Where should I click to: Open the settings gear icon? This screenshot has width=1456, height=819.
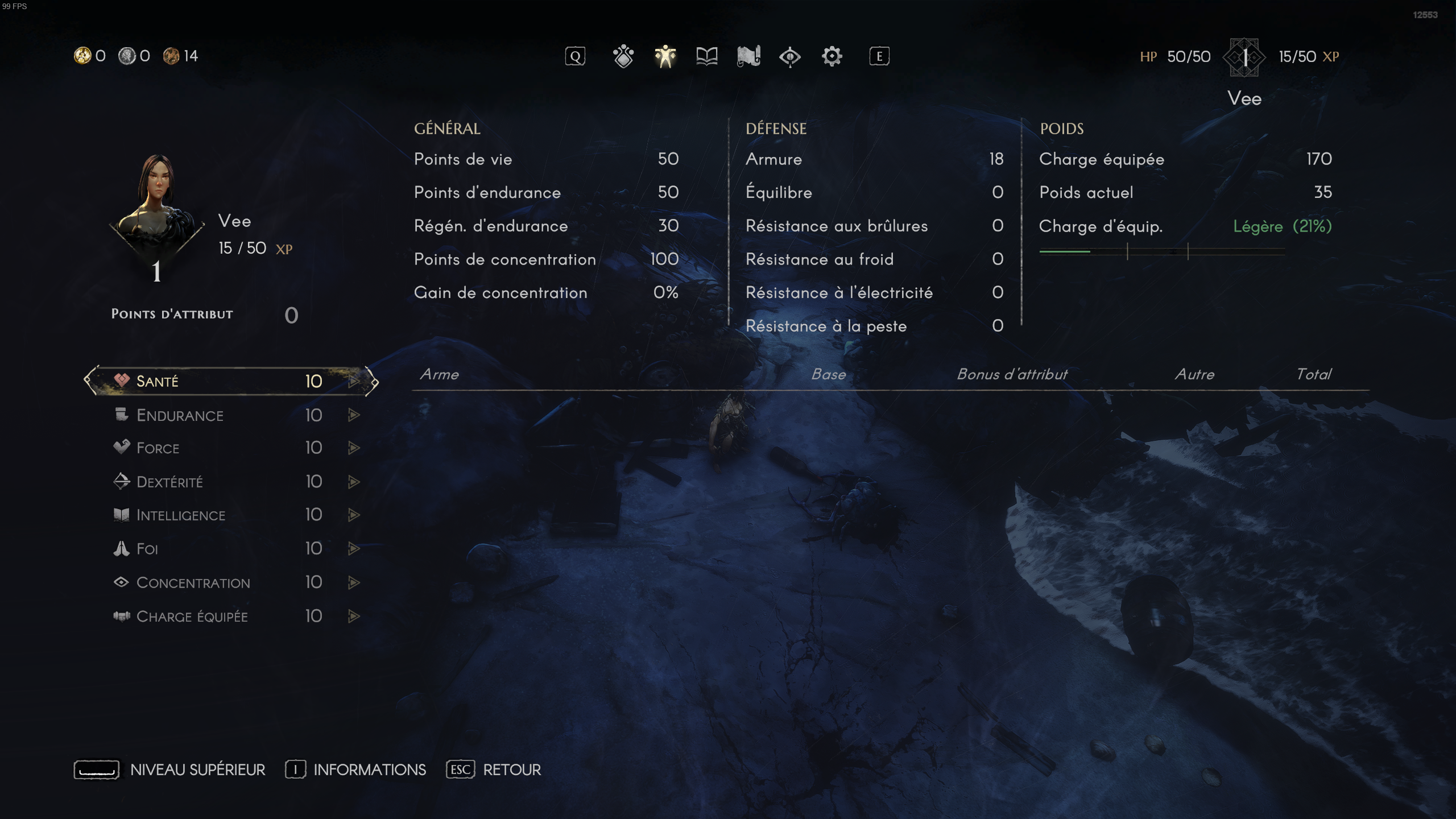(832, 56)
